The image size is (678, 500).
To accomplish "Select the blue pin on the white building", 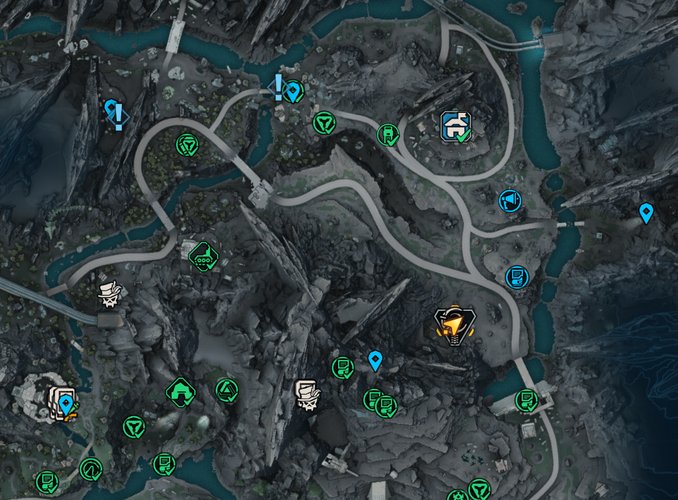I will (x=66, y=404).
